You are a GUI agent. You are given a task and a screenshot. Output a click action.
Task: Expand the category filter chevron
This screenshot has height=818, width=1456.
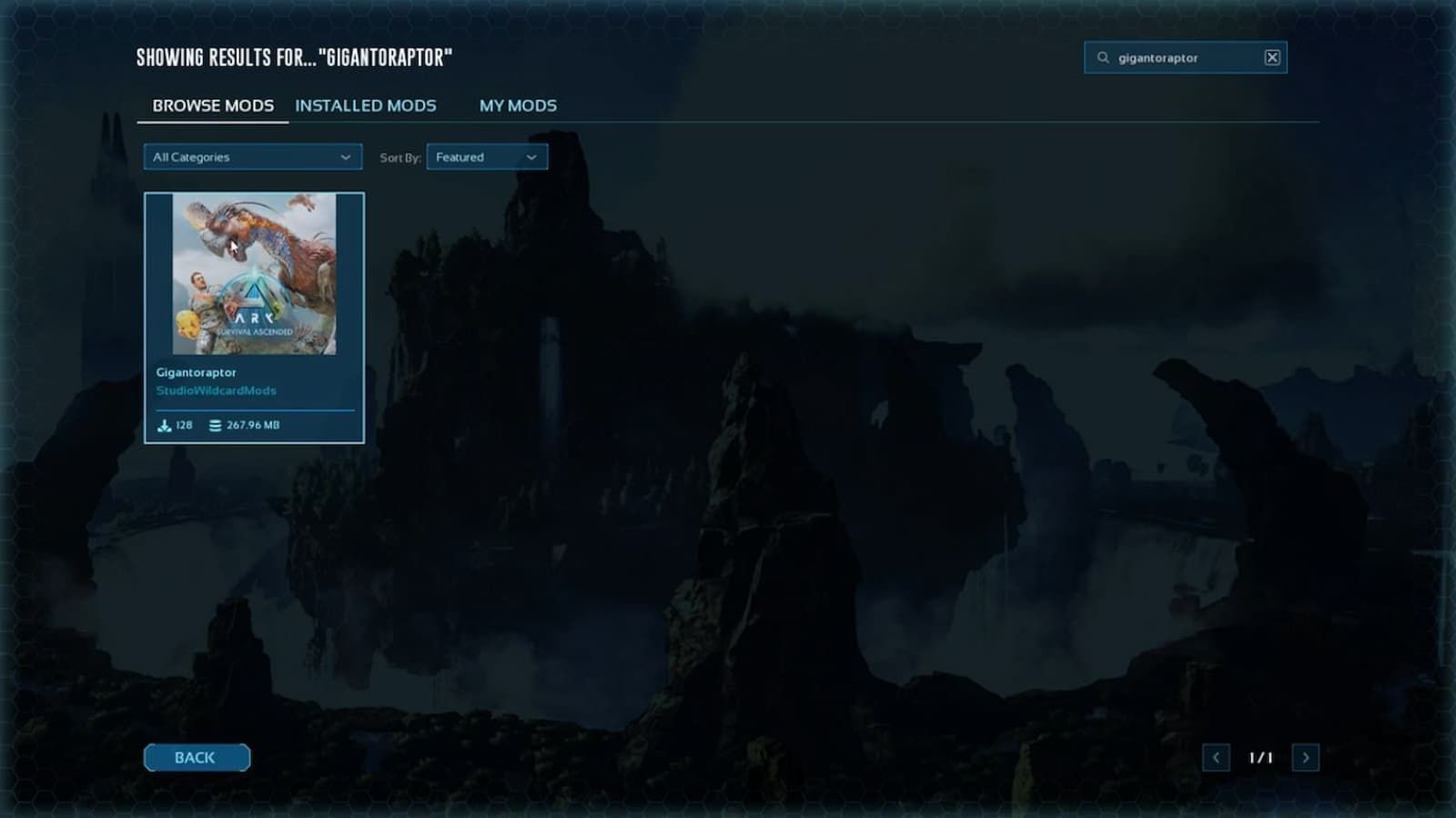347,157
